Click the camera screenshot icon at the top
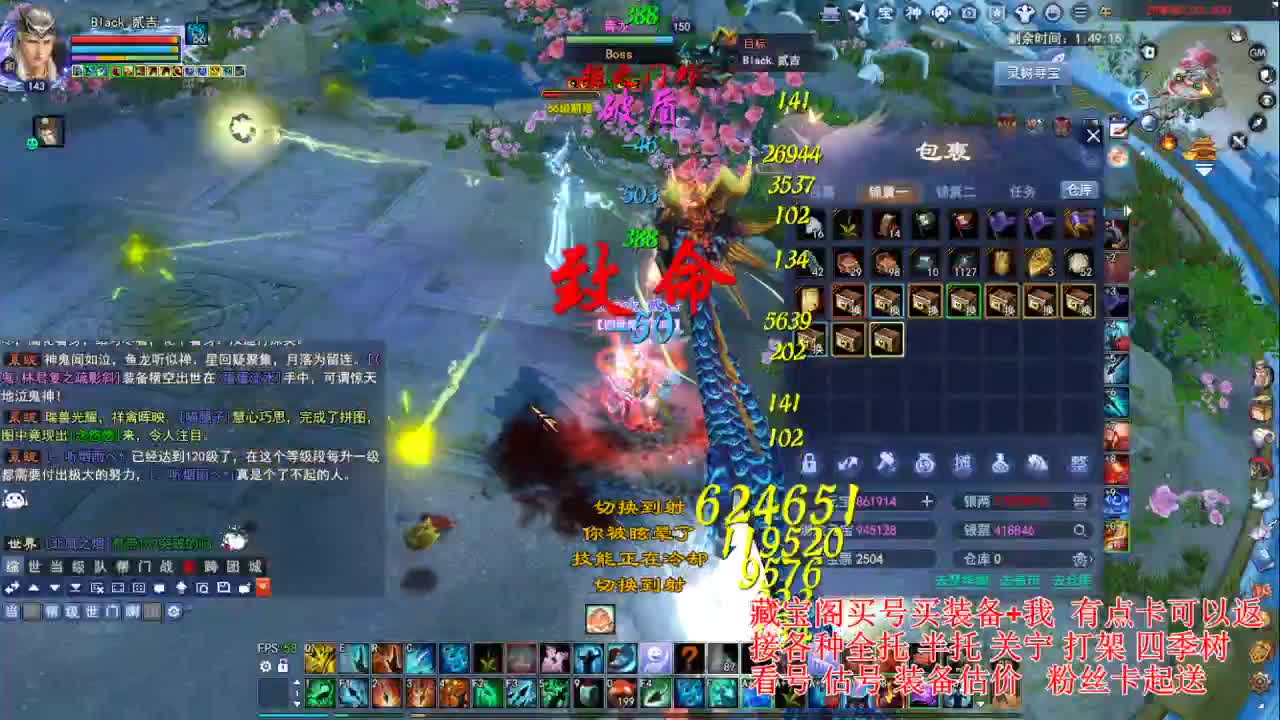Image resolution: width=1280 pixels, height=720 pixels. click(x=966, y=12)
